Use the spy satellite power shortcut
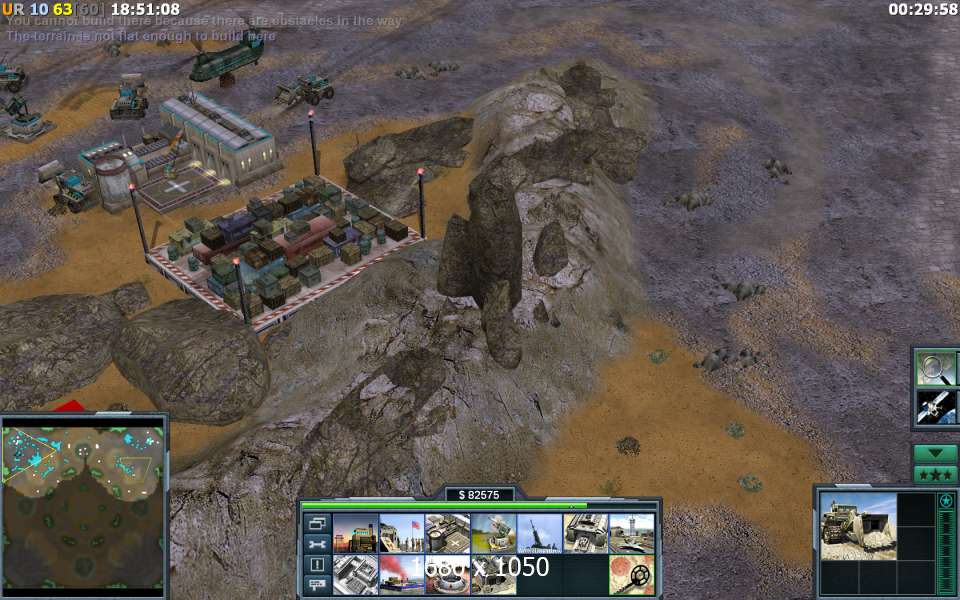The width and height of the screenshot is (960, 600). tap(936, 406)
